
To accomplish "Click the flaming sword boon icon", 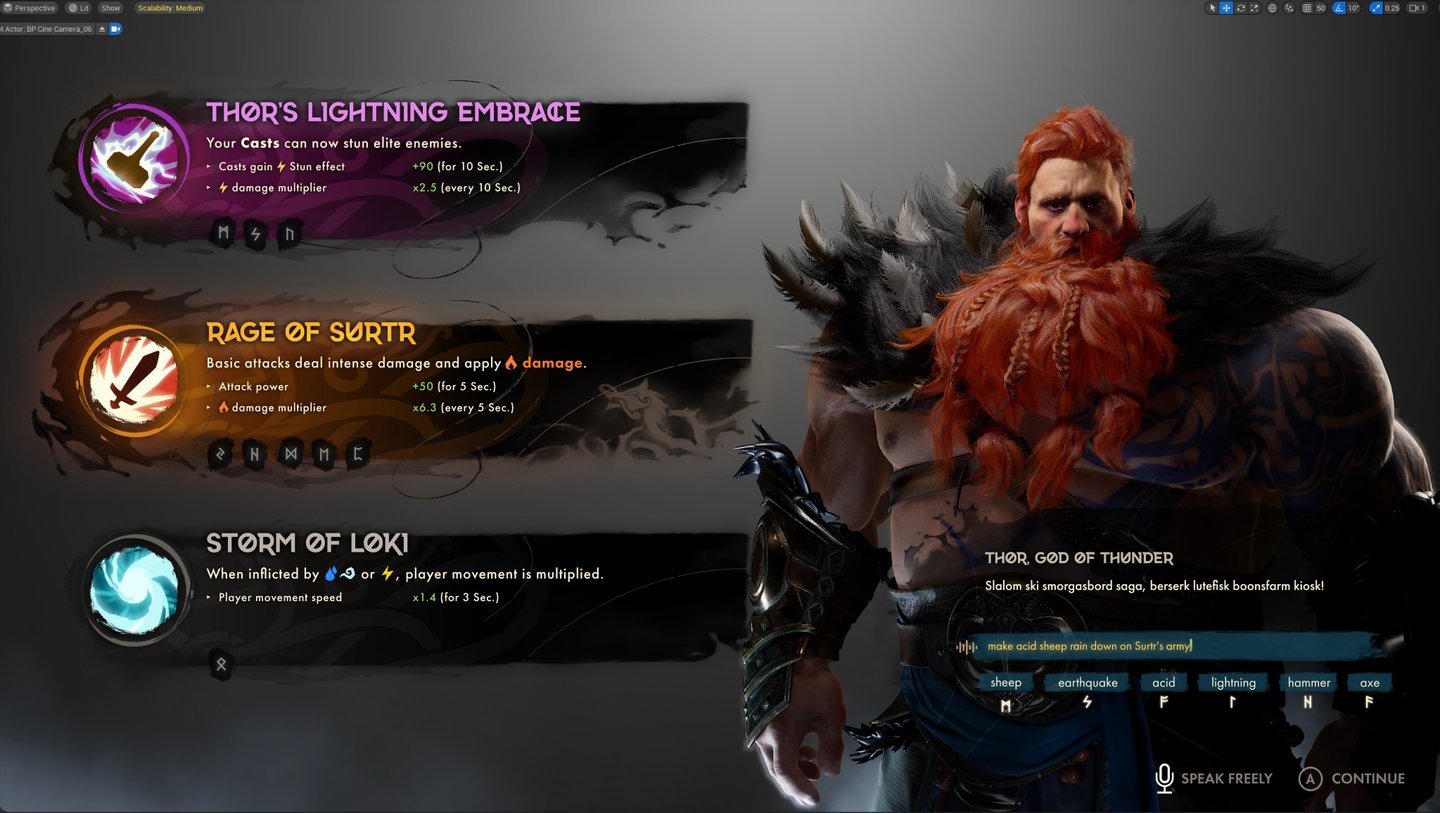I will pyautogui.click(x=133, y=378).
